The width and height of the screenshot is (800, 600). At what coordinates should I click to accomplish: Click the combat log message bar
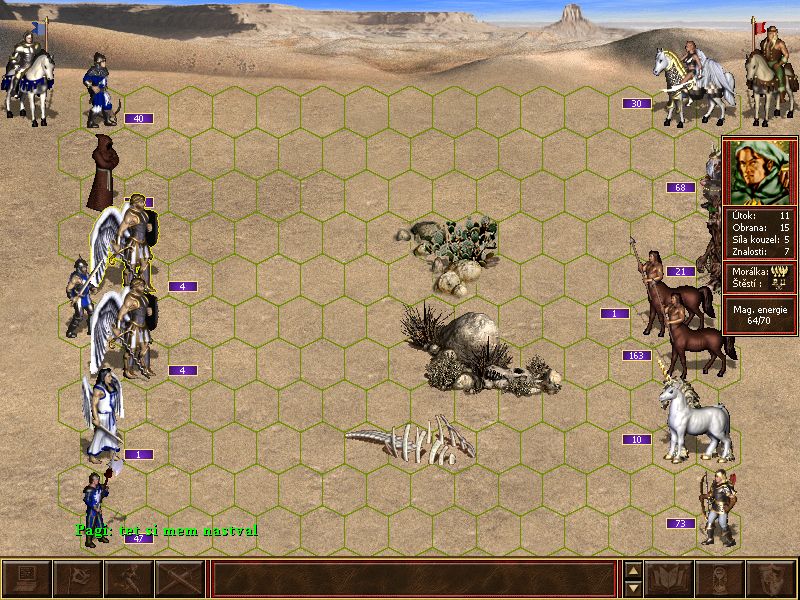(414, 579)
